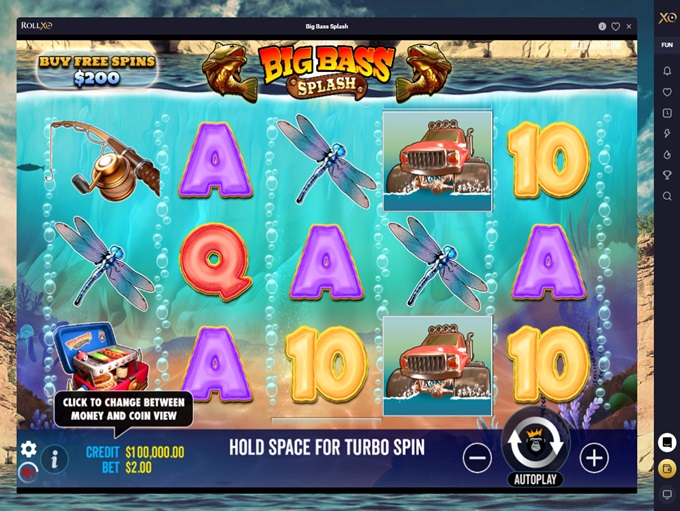Show the game info paytable
Viewport: 680px width, 511px height.
point(54,459)
